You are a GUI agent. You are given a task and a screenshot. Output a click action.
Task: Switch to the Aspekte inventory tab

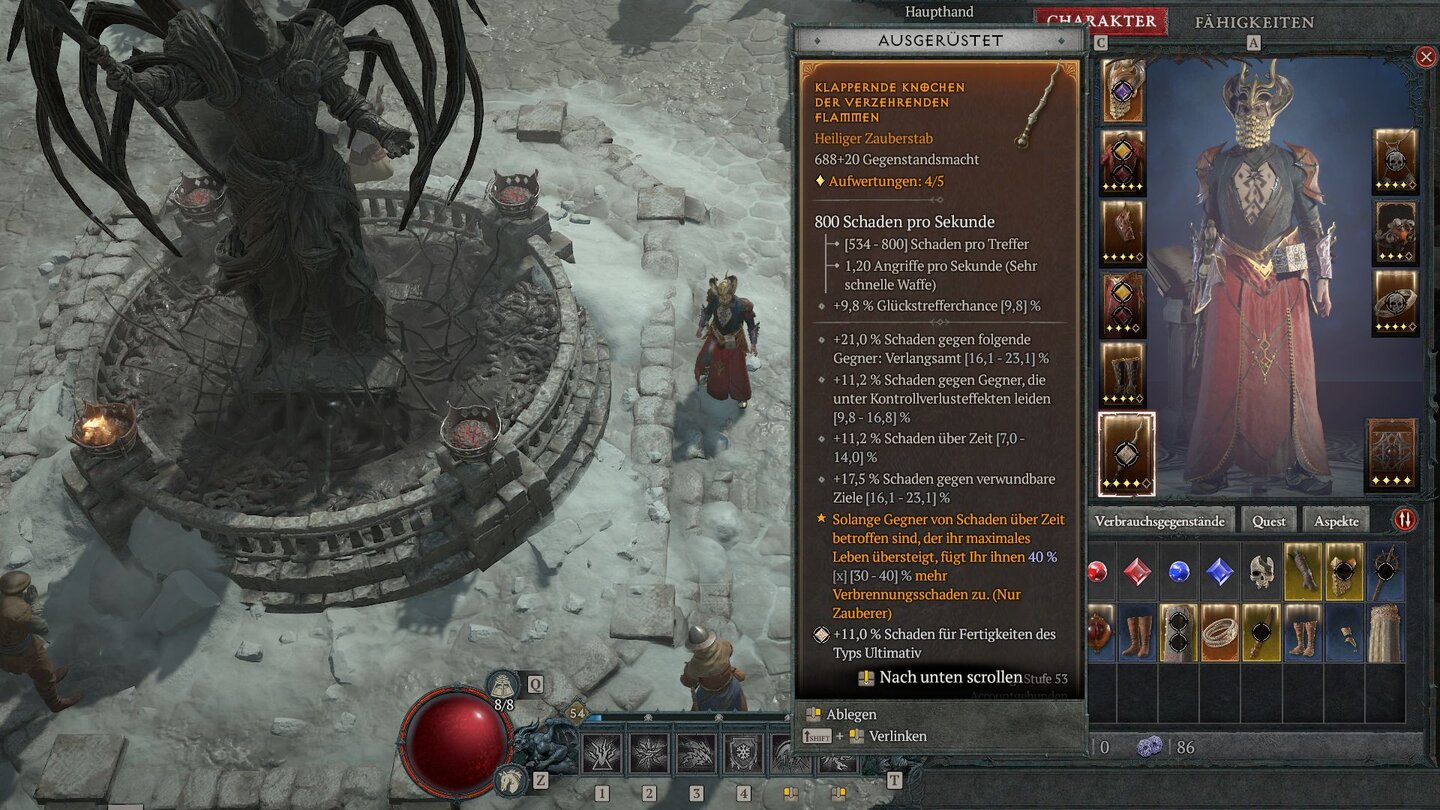click(1336, 521)
